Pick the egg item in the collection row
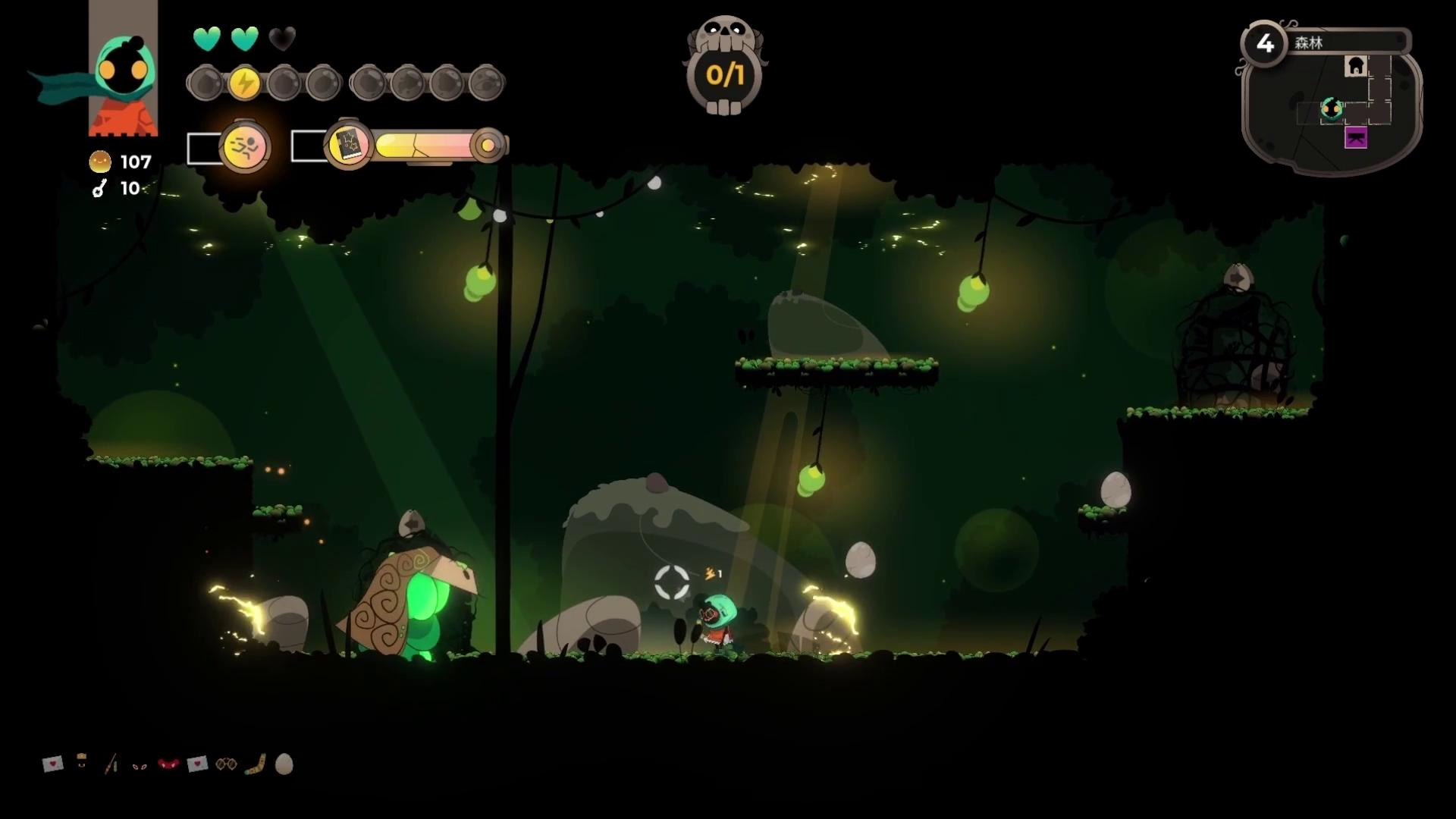 click(284, 764)
